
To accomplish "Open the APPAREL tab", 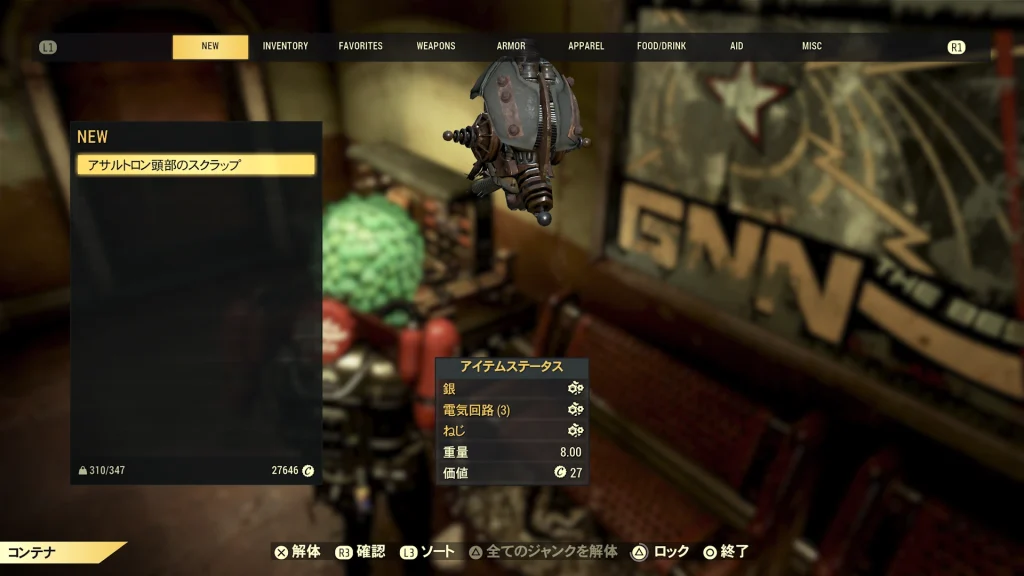I will [x=586, y=46].
